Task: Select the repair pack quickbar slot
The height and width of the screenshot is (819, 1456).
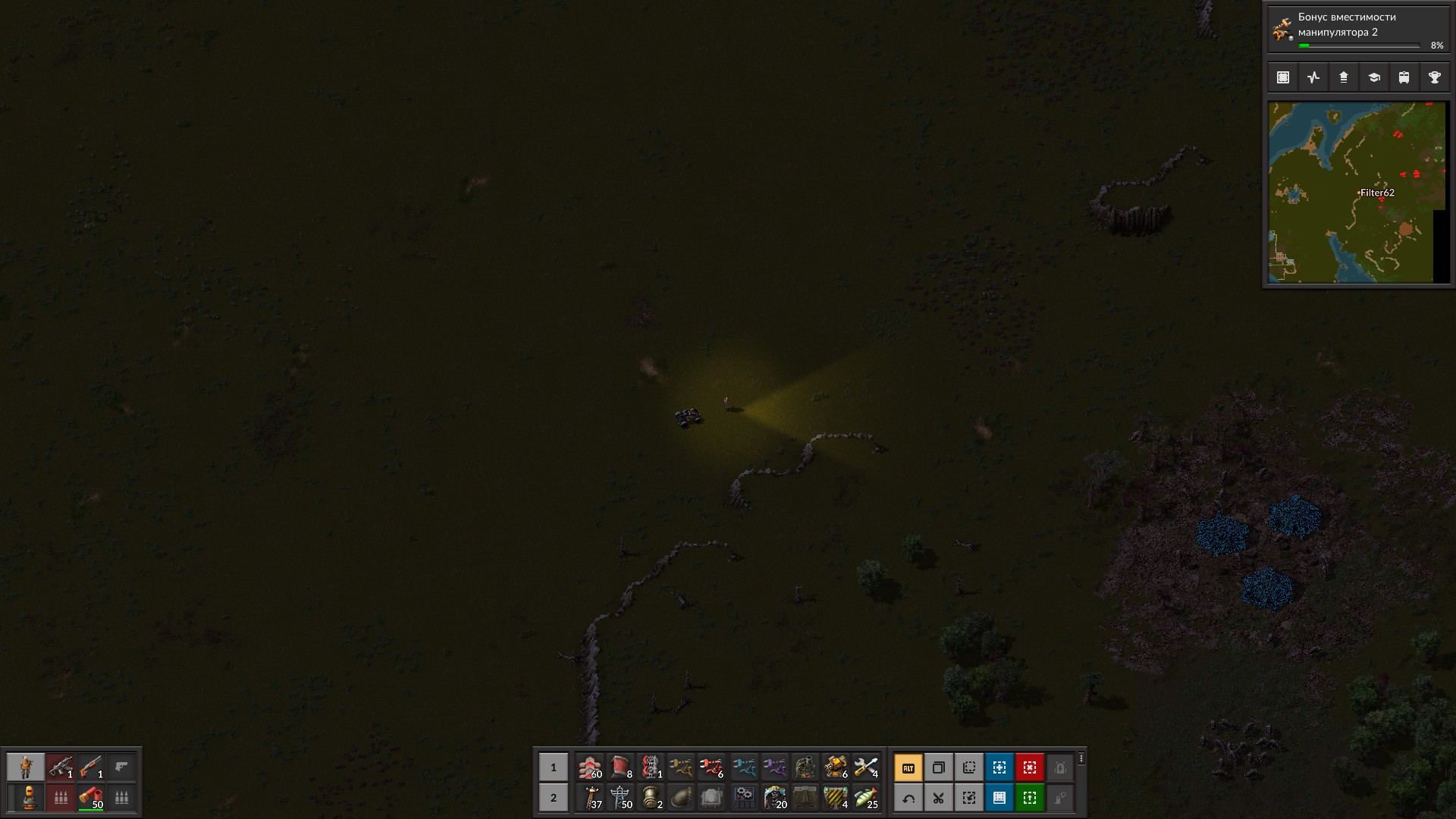Action: point(865,767)
